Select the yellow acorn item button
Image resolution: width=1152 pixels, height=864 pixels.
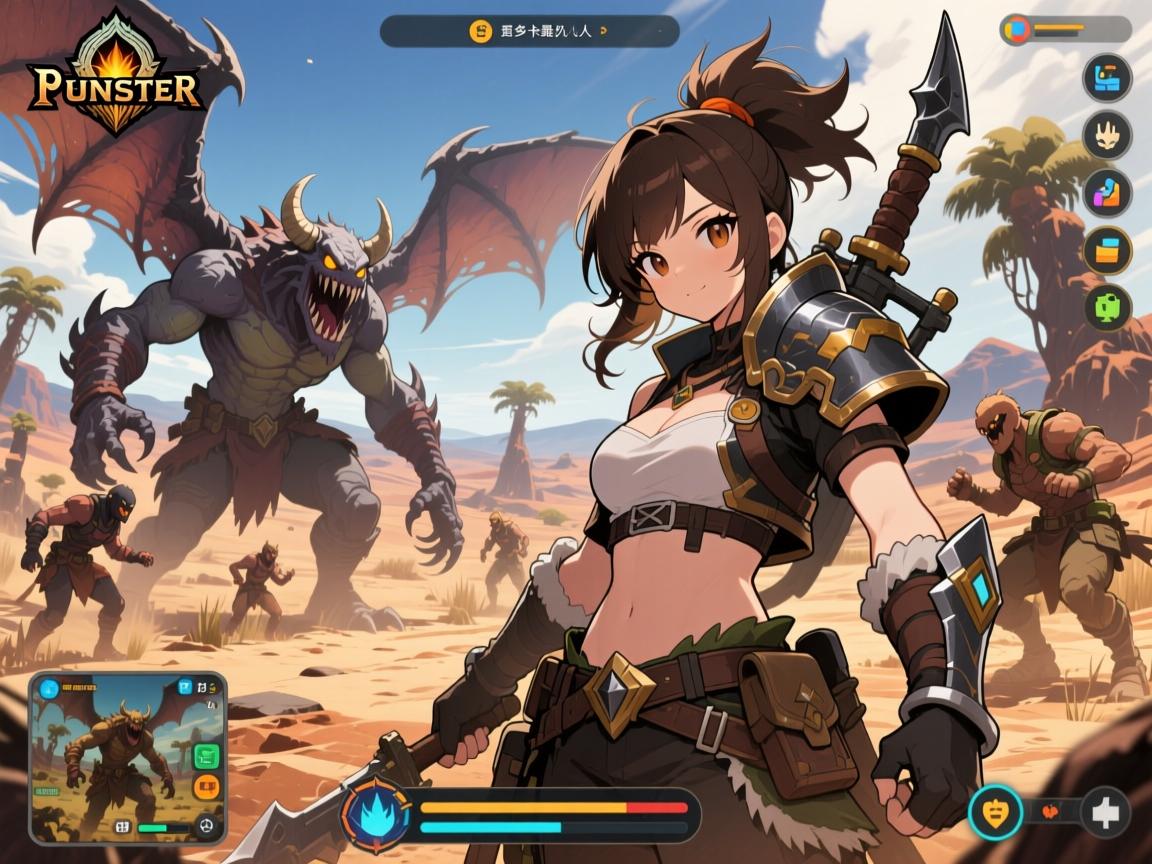pyautogui.click(x=995, y=812)
